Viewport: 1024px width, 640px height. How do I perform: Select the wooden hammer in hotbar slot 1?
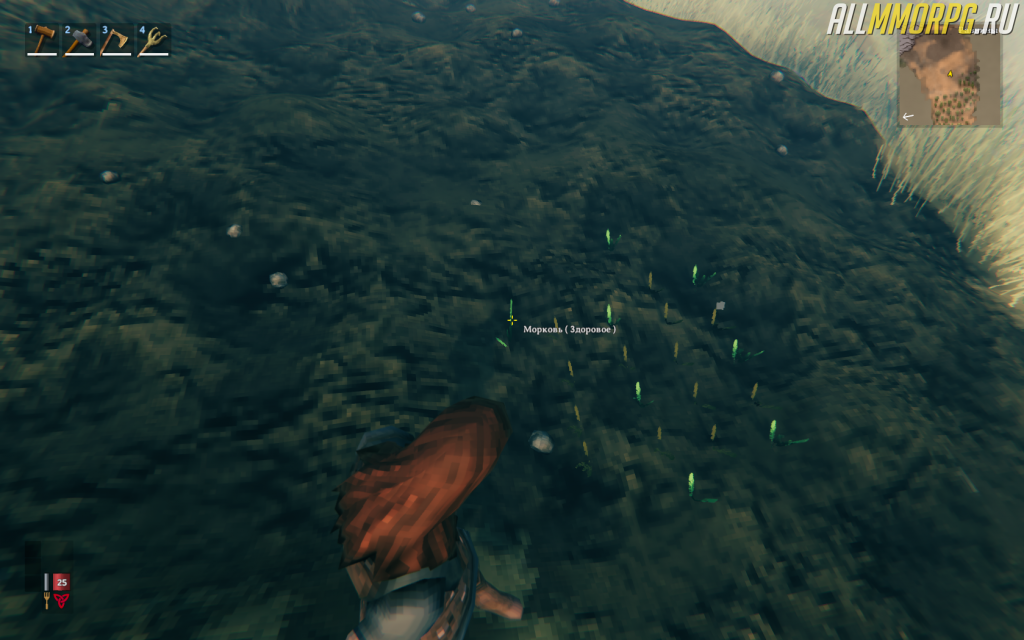click(x=42, y=40)
